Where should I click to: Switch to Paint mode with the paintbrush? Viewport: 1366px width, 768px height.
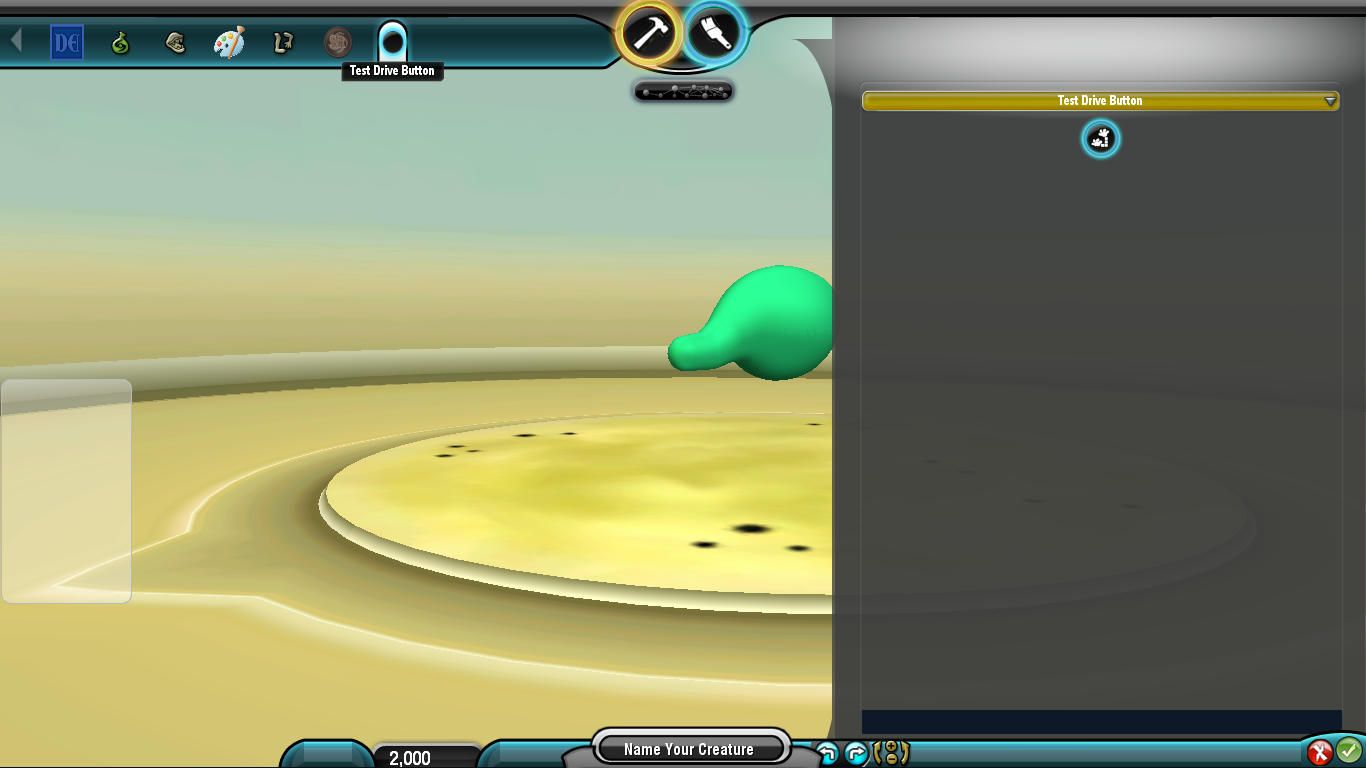tap(715, 32)
